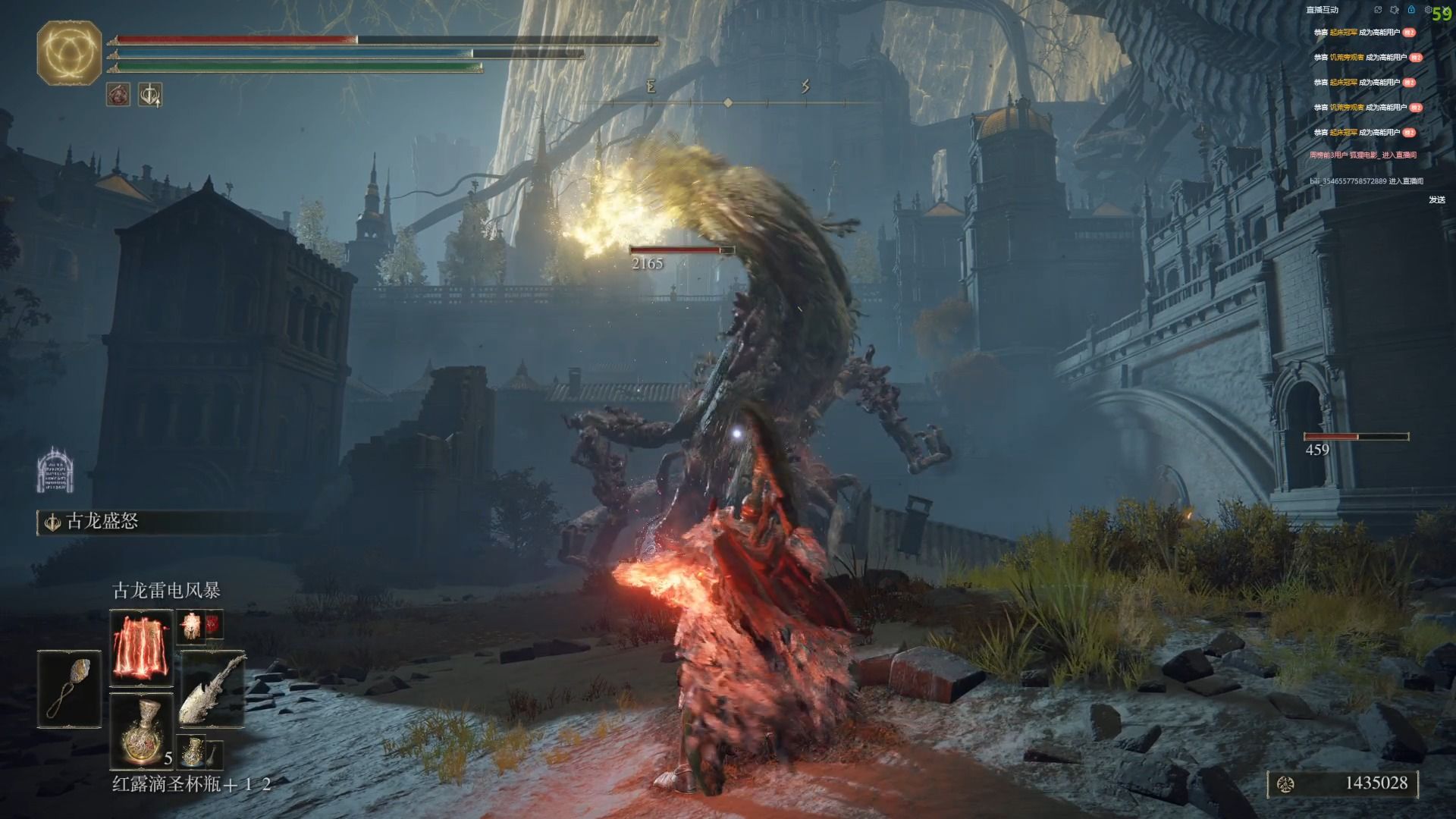Inspect the sword attack-up buff icon

(x=150, y=95)
